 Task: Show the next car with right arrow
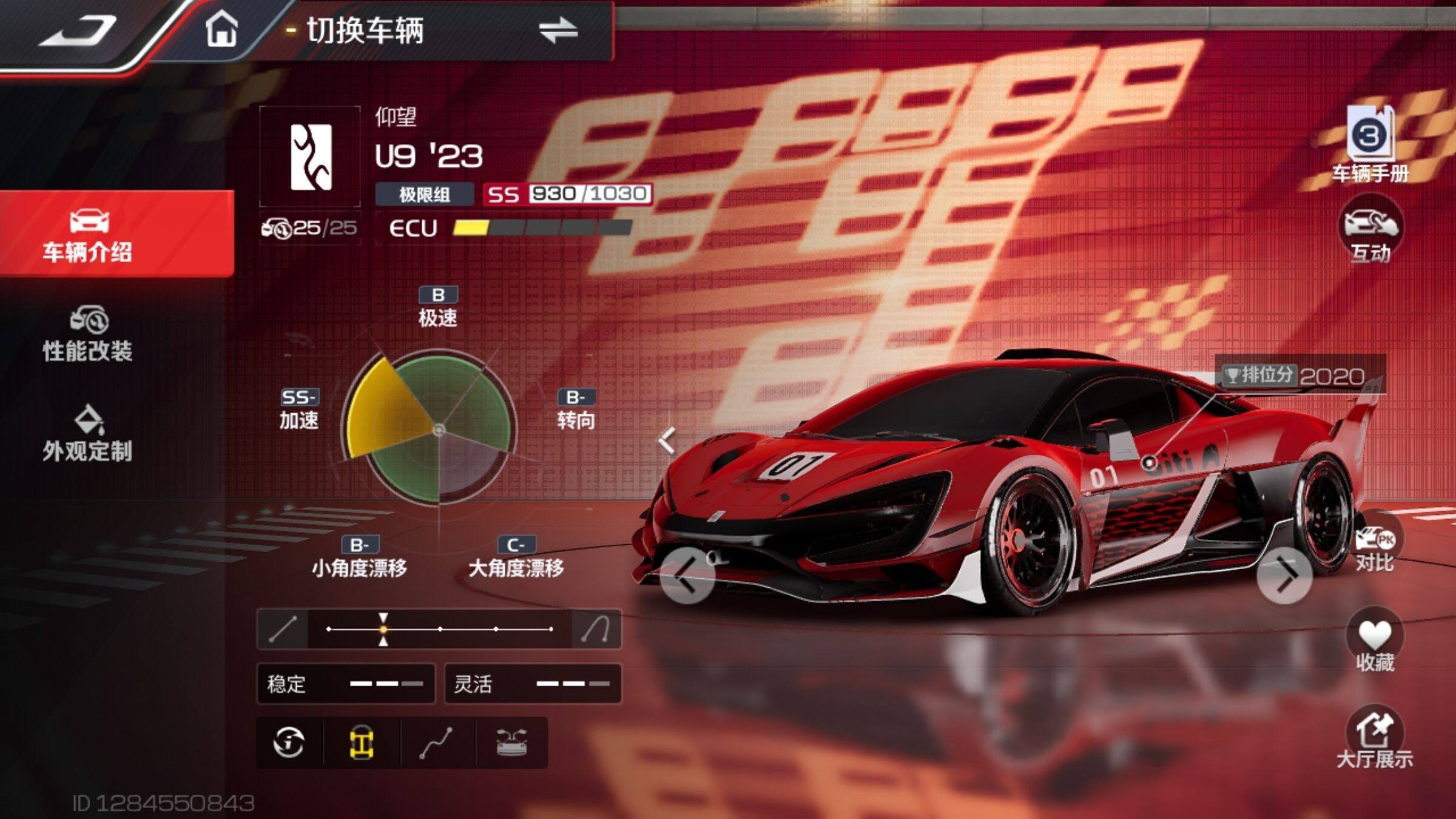pos(1284,576)
